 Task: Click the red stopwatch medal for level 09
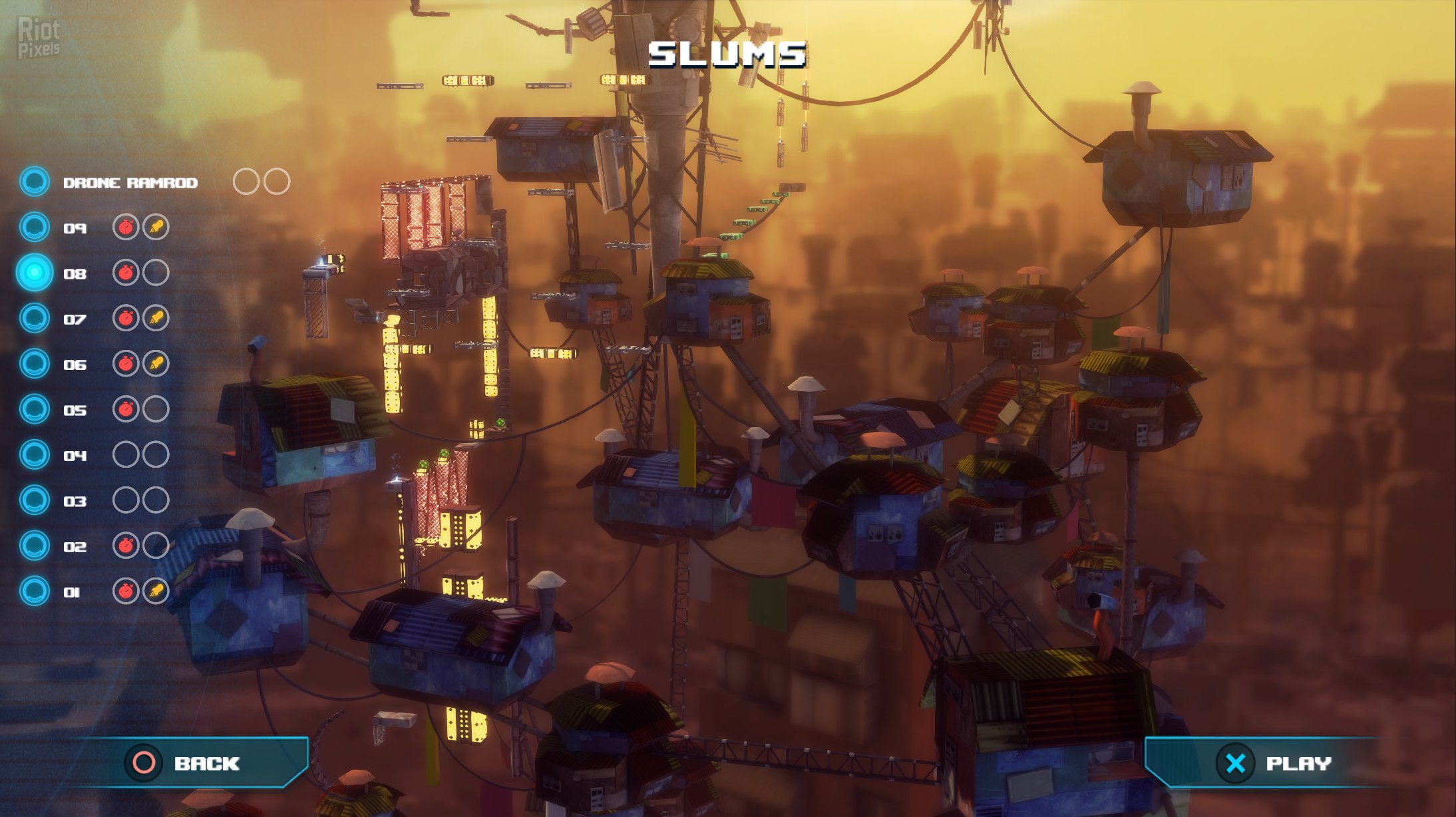(x=126, y=228)
